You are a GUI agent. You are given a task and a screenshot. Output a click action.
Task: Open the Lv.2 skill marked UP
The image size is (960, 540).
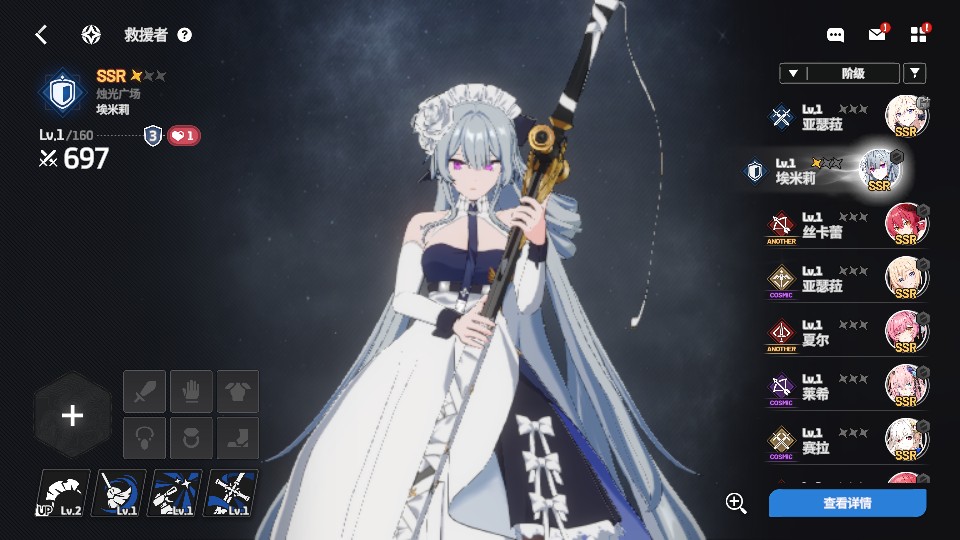click(x=62, y=493)
